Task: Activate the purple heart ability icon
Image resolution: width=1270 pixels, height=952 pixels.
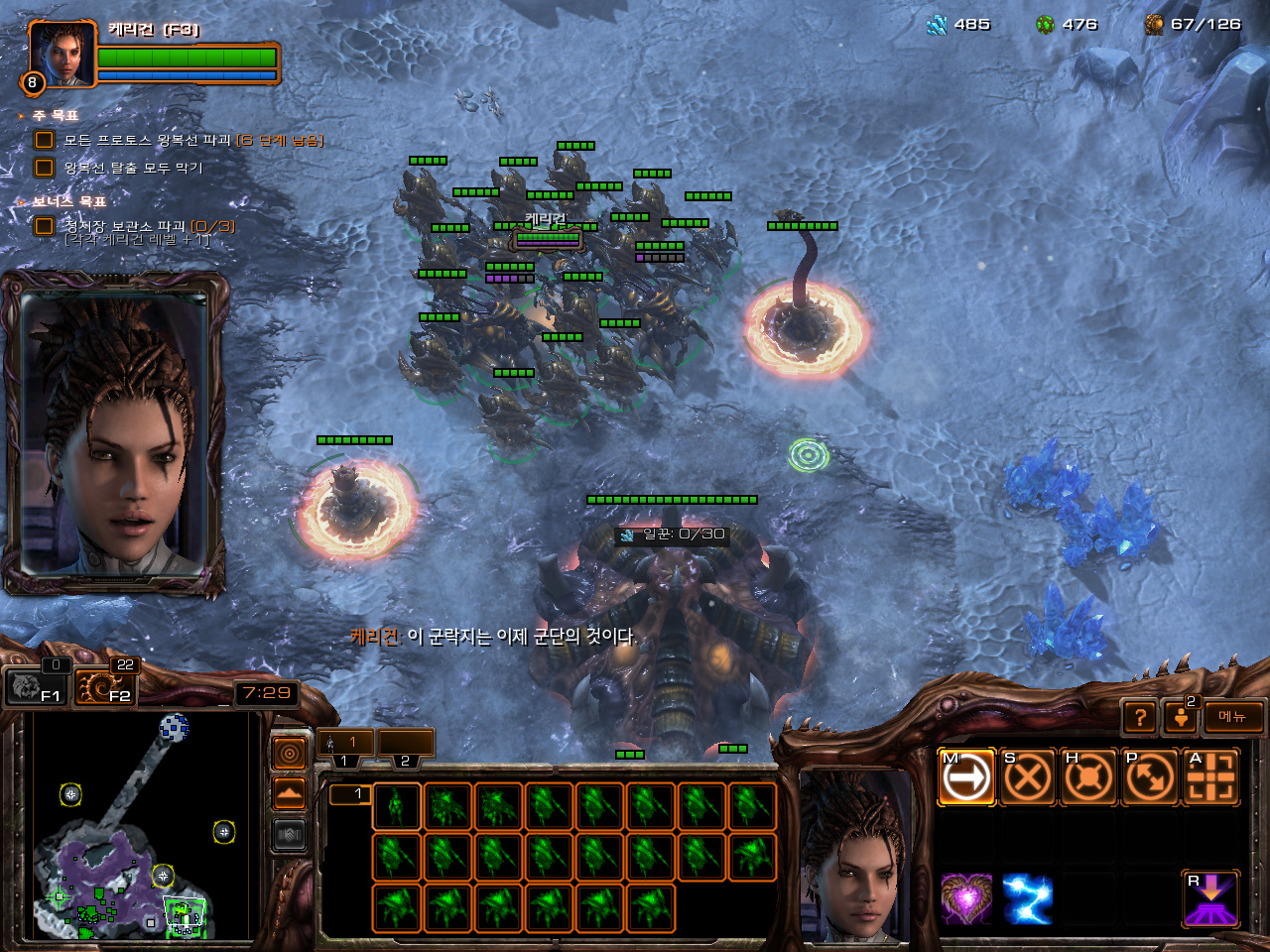Action: coord(965,899)
